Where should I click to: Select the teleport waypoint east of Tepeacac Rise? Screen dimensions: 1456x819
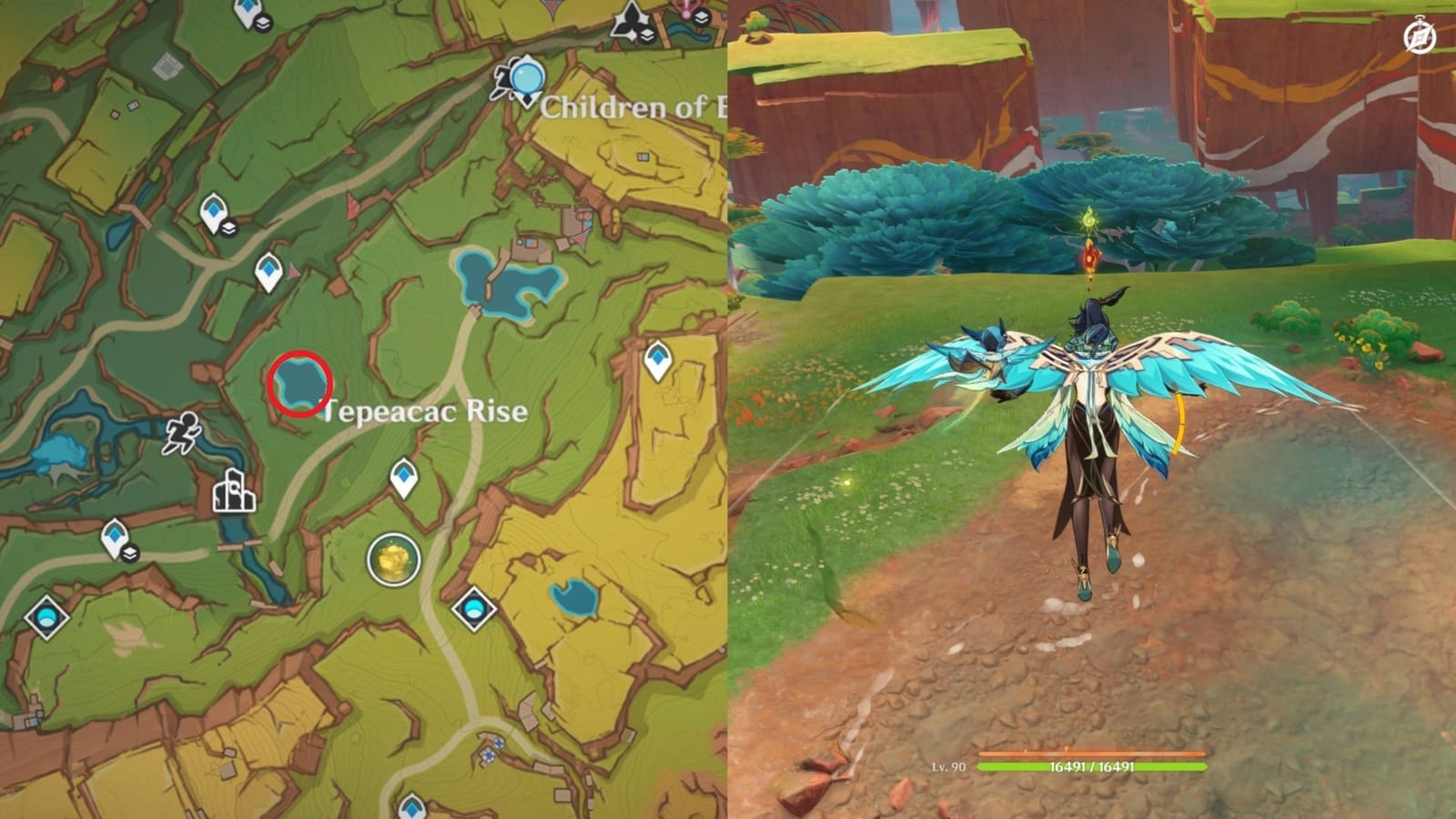pos(656,358)
